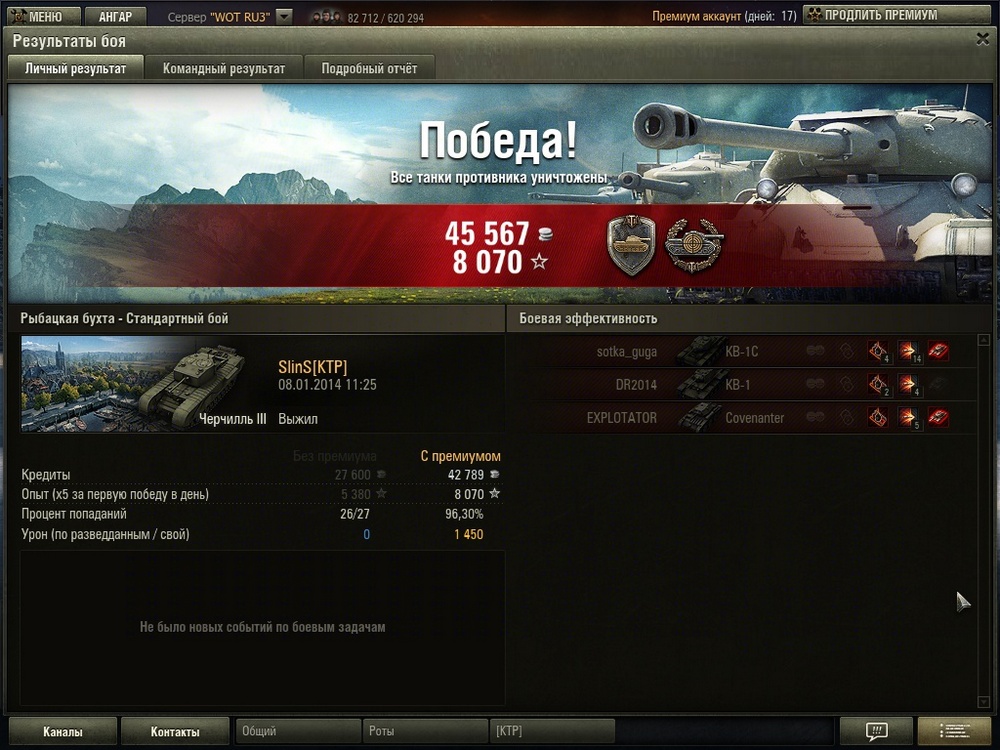Close the battle results window
Screen dimensions: 1000x750
click(982, 39)
